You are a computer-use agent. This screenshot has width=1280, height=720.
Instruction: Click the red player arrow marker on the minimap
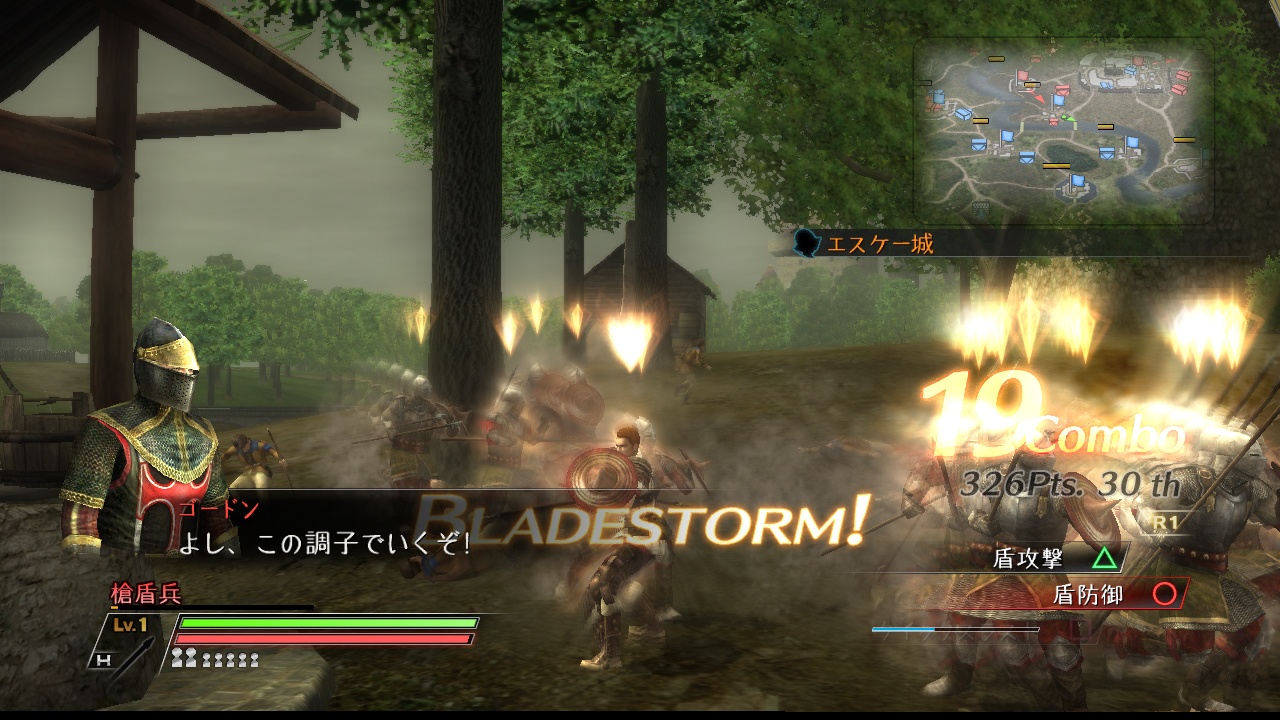coord(1040,98)
